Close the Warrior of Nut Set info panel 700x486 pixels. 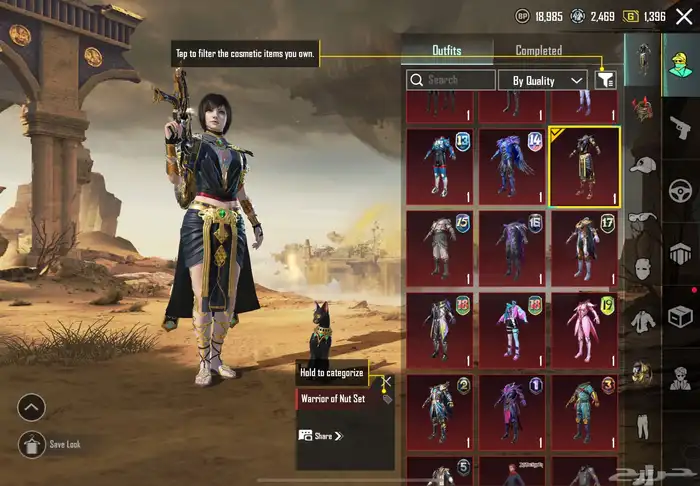[387, 382]
